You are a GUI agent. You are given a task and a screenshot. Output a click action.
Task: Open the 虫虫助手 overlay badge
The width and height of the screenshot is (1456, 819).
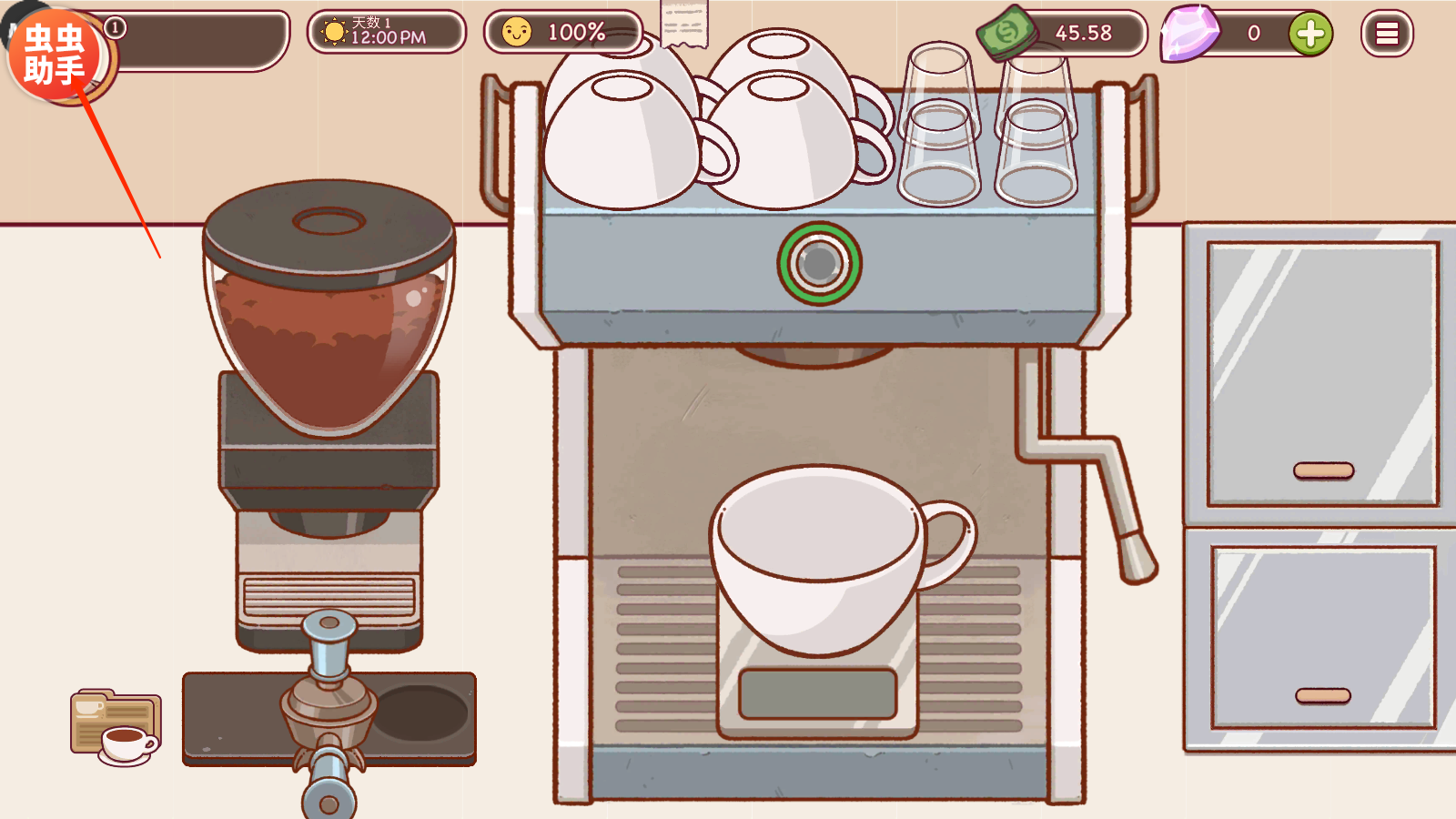(x=55, y=55)
